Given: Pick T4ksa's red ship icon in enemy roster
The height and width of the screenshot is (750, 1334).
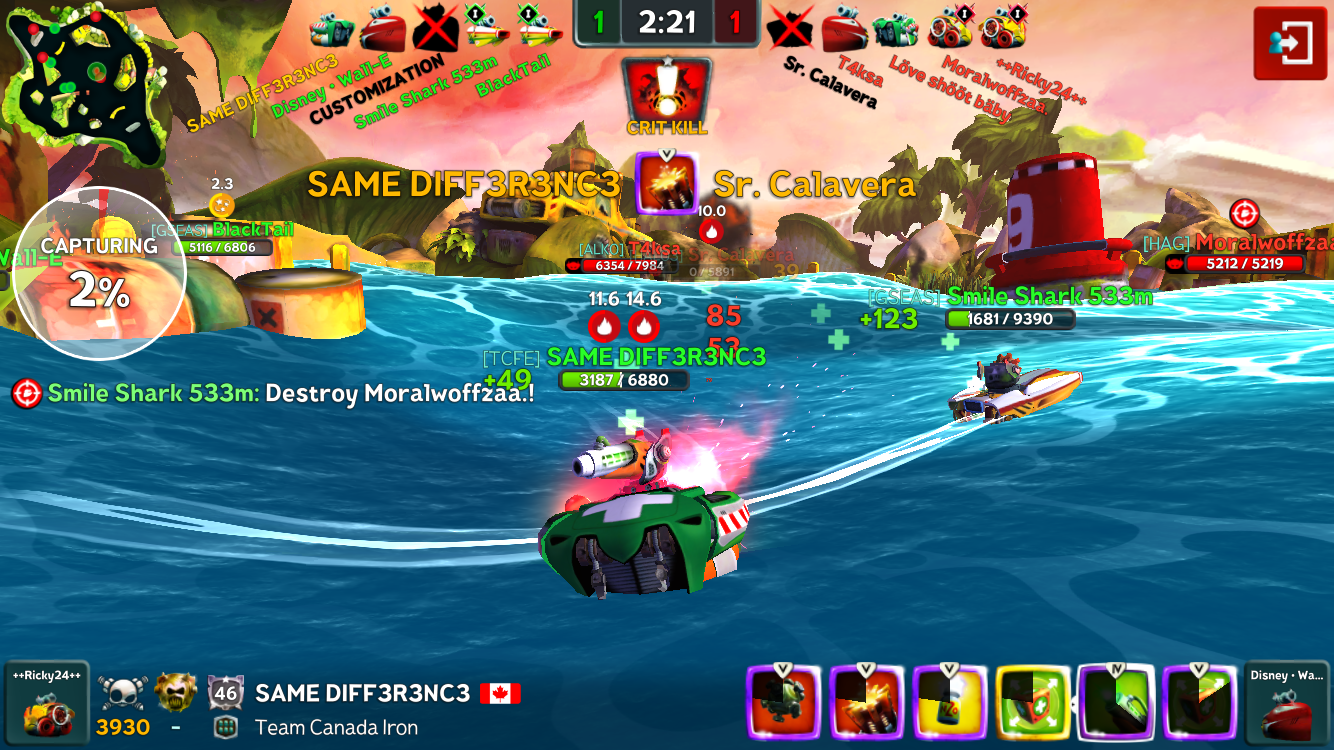Looking at the screenshot, I should (843, 27).
